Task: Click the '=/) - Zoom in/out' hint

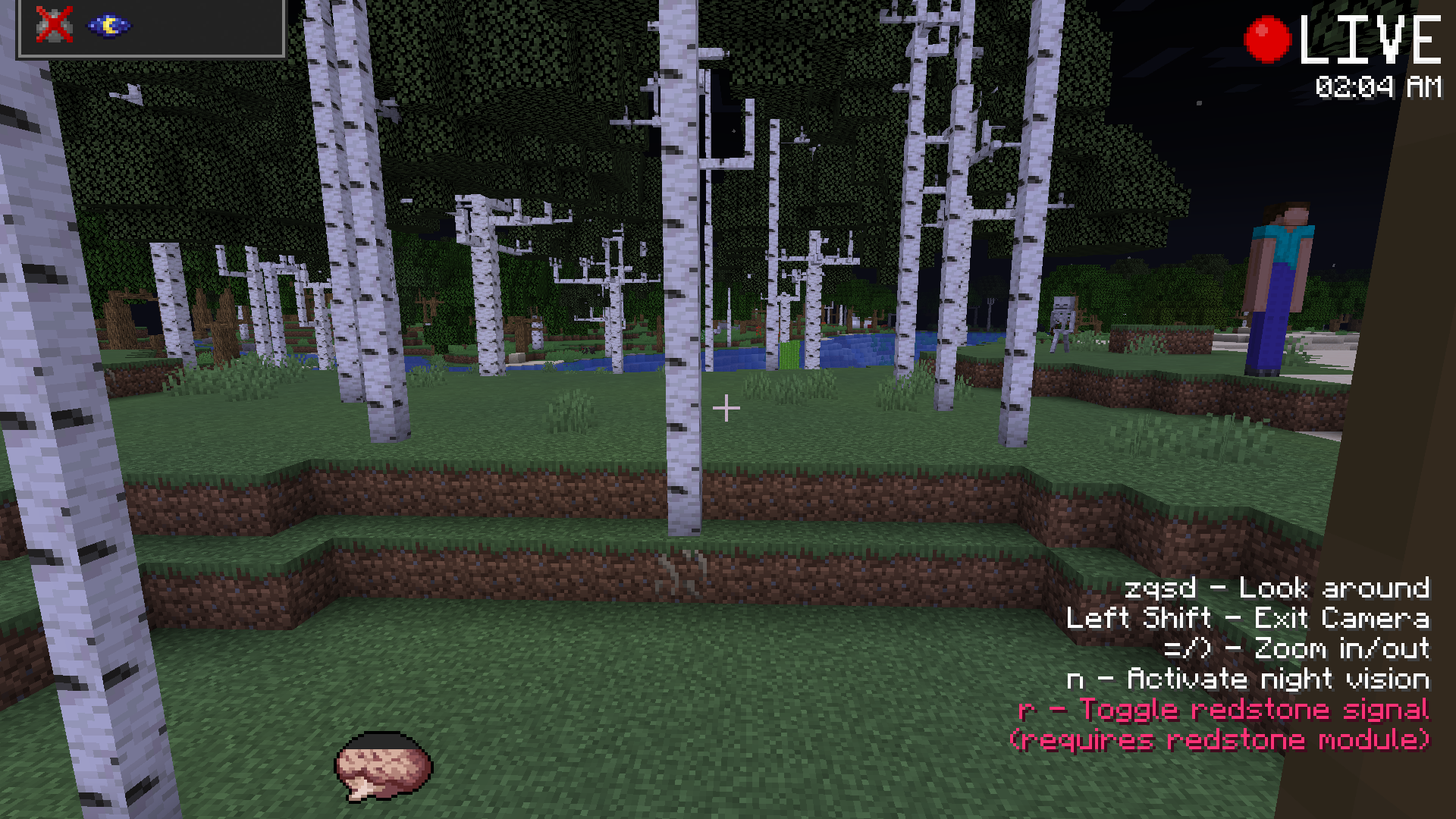Action: coord(1298,649)
